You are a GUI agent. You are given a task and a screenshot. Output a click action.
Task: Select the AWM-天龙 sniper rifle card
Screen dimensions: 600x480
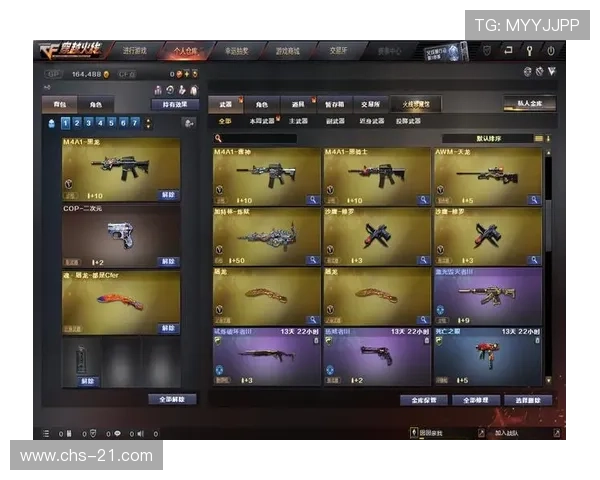(487, 177)
